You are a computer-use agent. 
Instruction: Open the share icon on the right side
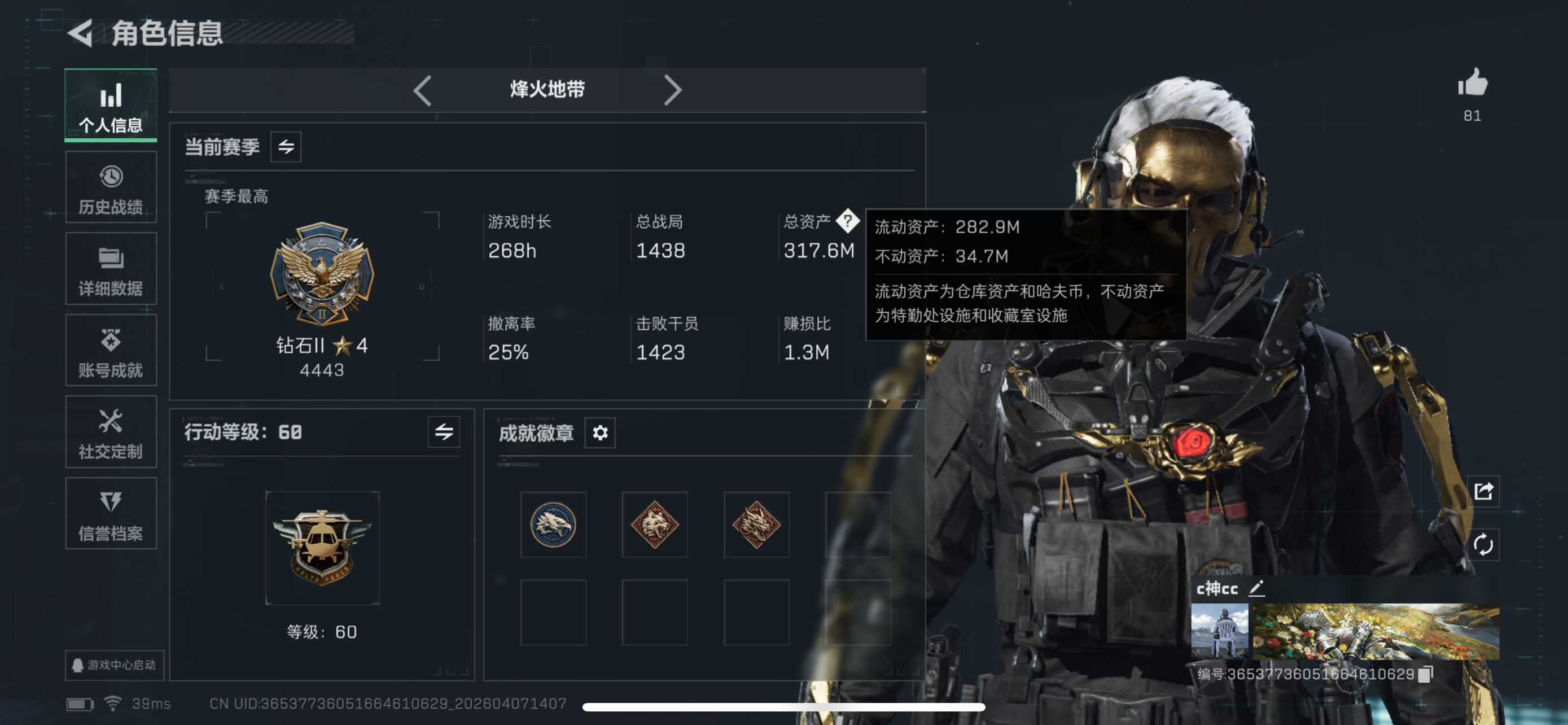[1484, 492]
